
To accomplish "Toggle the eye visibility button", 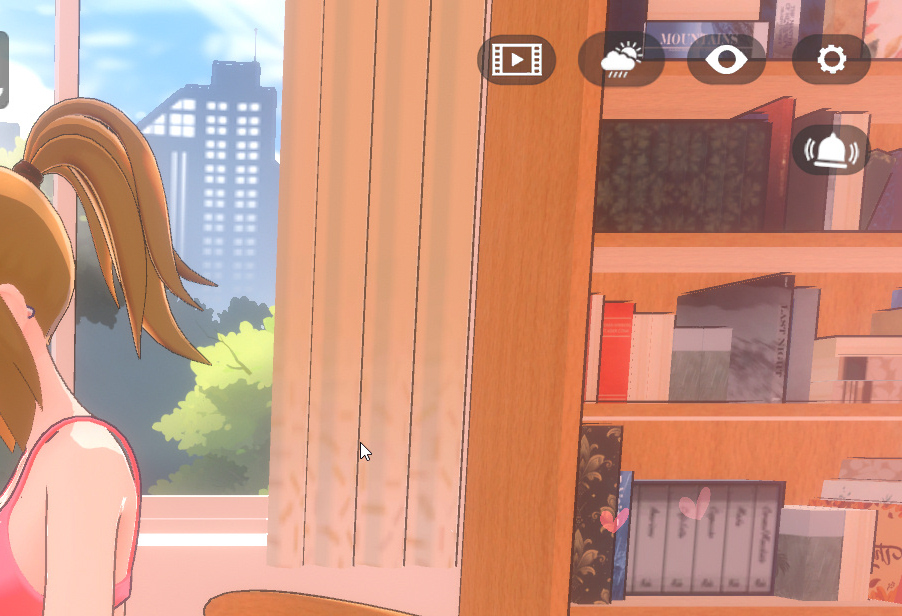I will pos(727,60).
